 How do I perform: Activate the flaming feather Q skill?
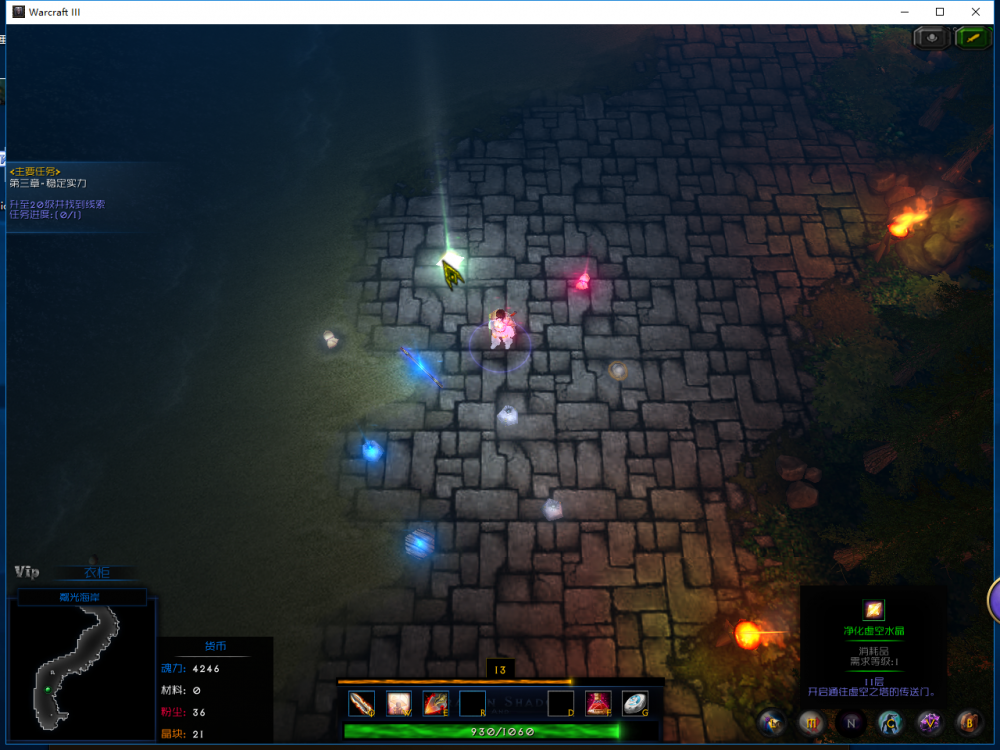362,703
